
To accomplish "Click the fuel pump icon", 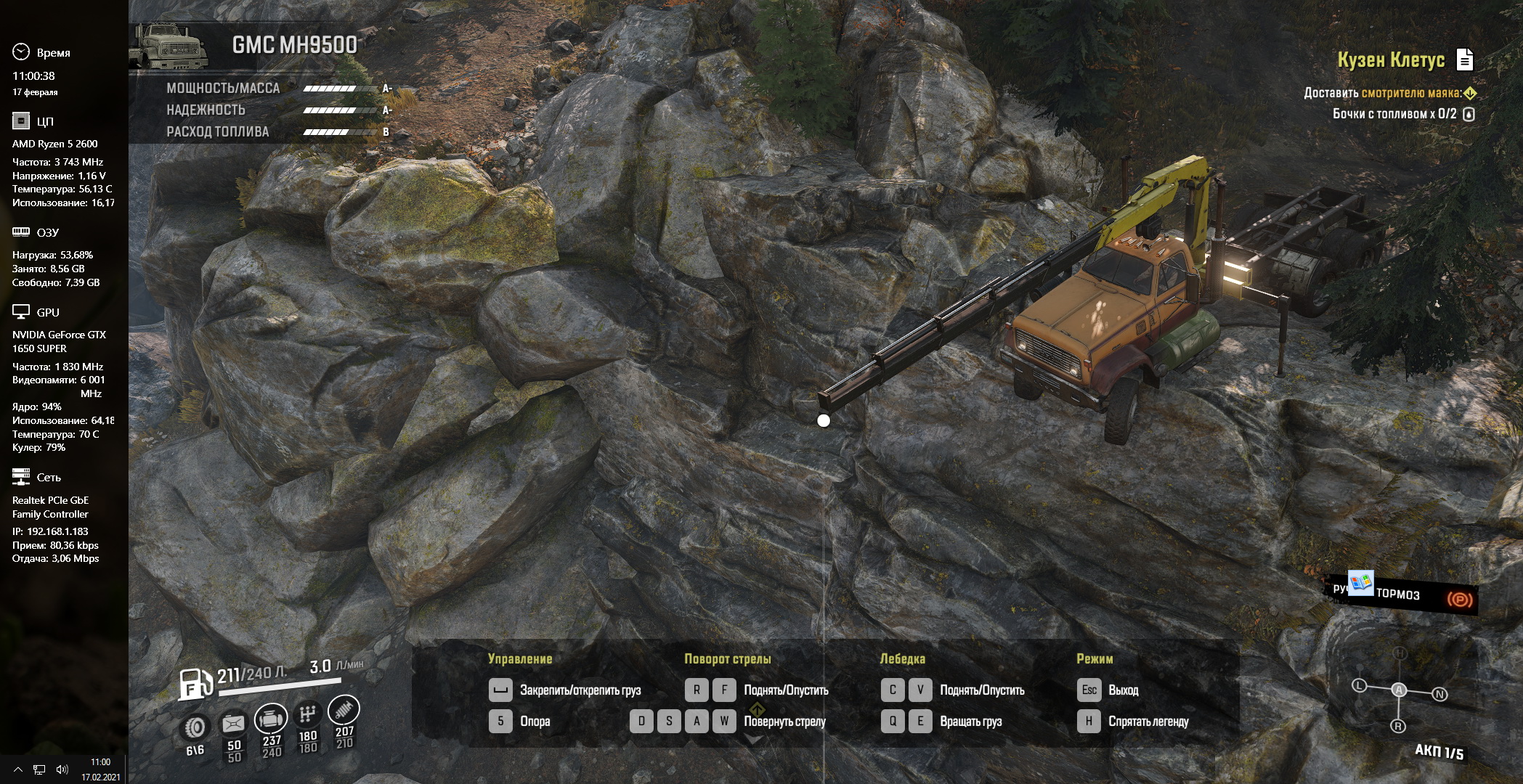I will pyautogui.click(x=195, y=682).
